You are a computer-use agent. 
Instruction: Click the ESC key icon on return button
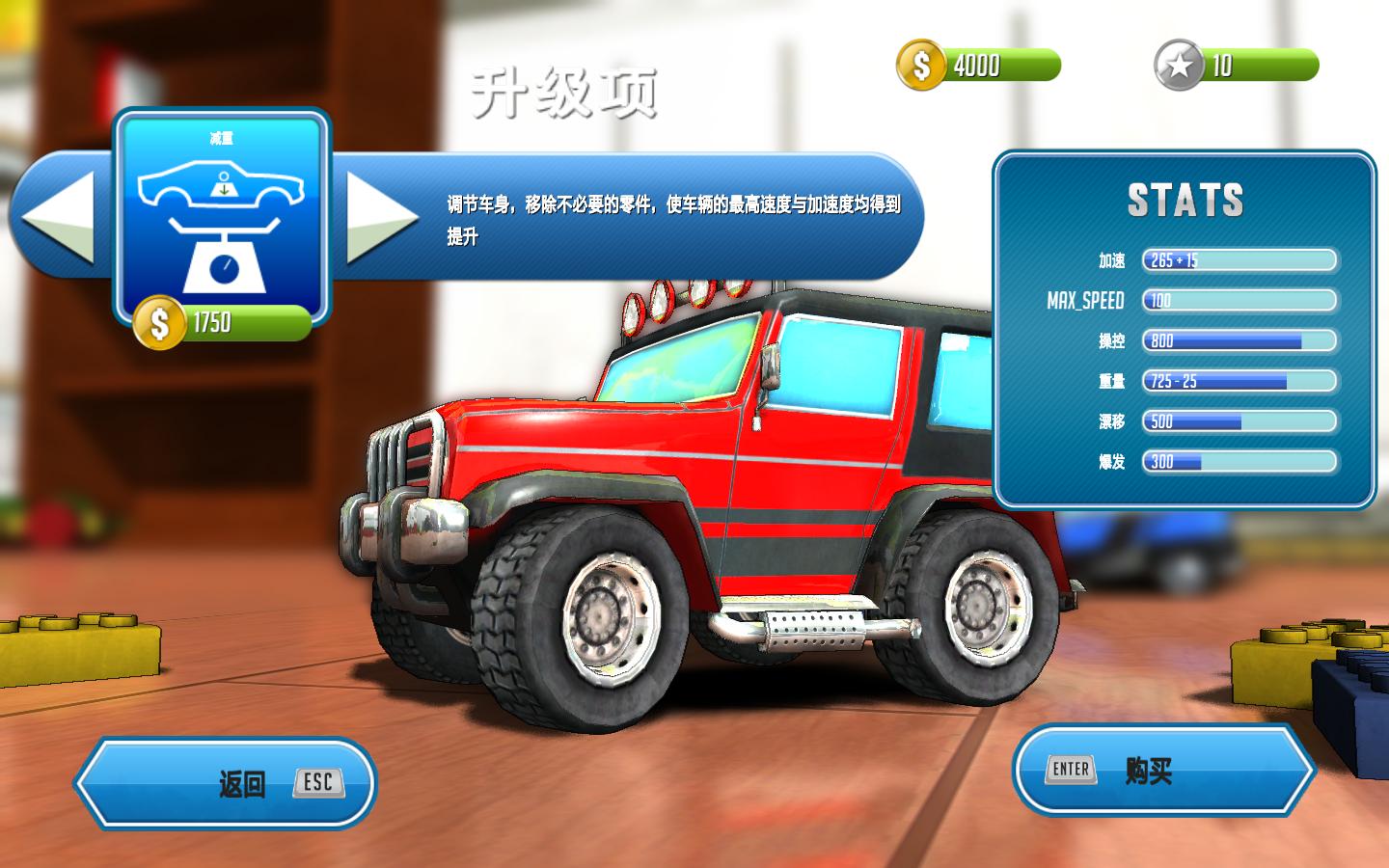click(x=318, y=782)
